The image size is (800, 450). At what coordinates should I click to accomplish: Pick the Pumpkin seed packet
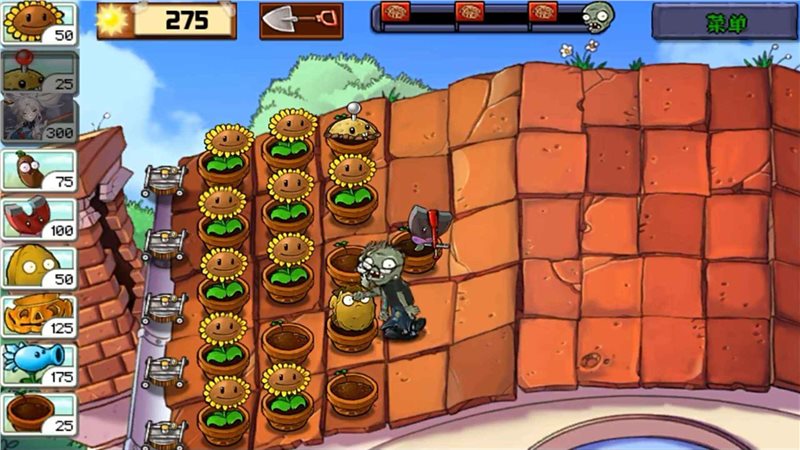pos(38,315)
